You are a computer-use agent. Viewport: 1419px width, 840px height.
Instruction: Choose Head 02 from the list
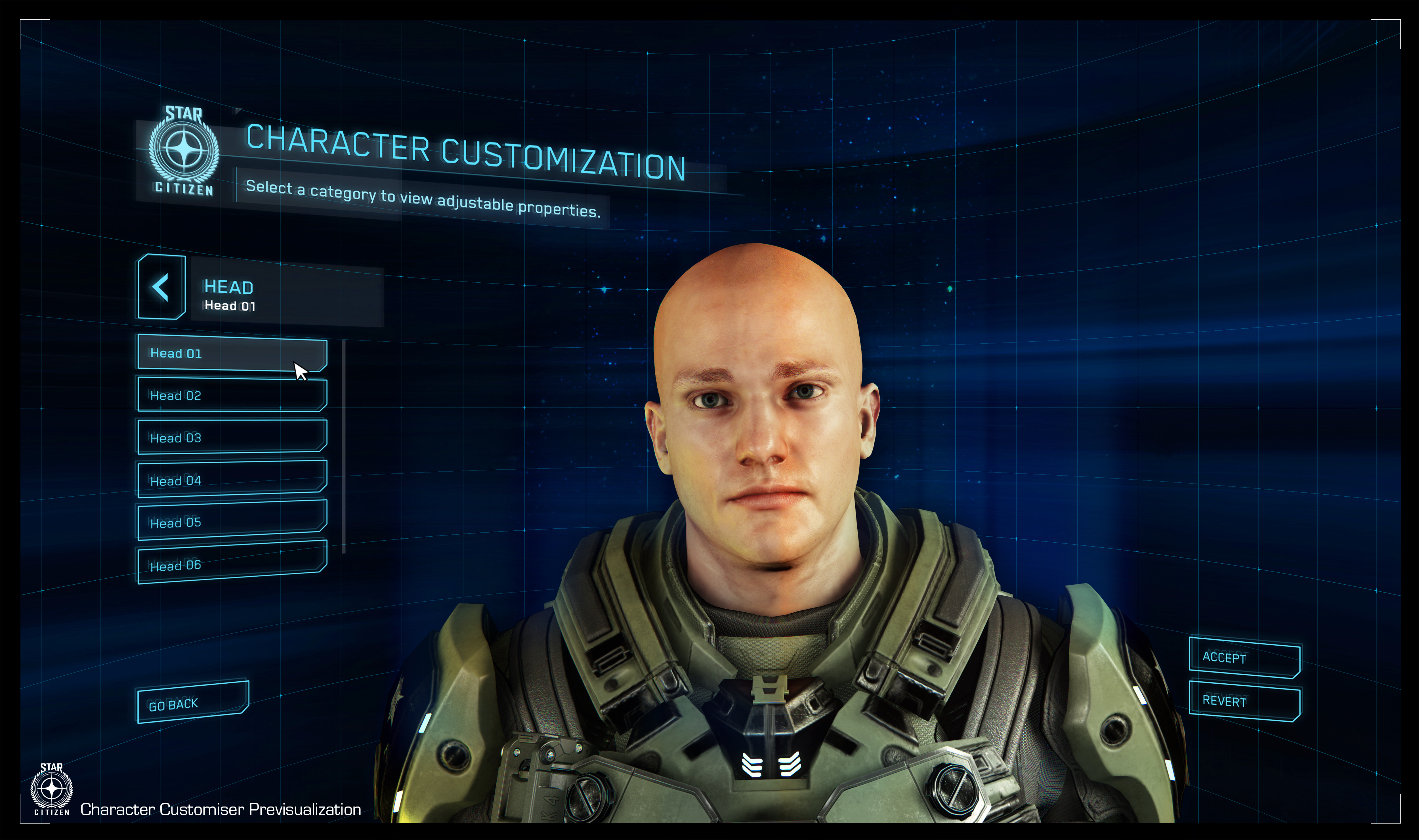232,395
